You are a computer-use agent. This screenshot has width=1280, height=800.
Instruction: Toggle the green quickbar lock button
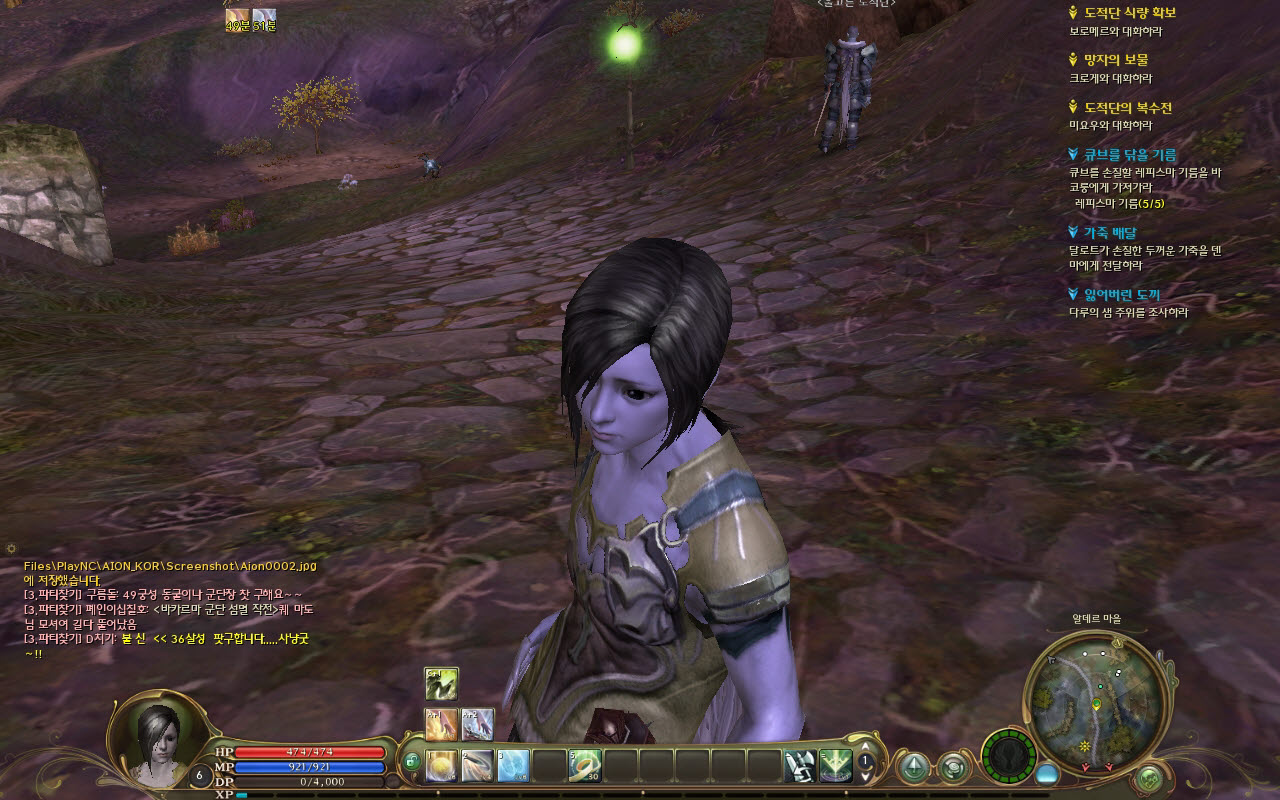click(411, 764)
